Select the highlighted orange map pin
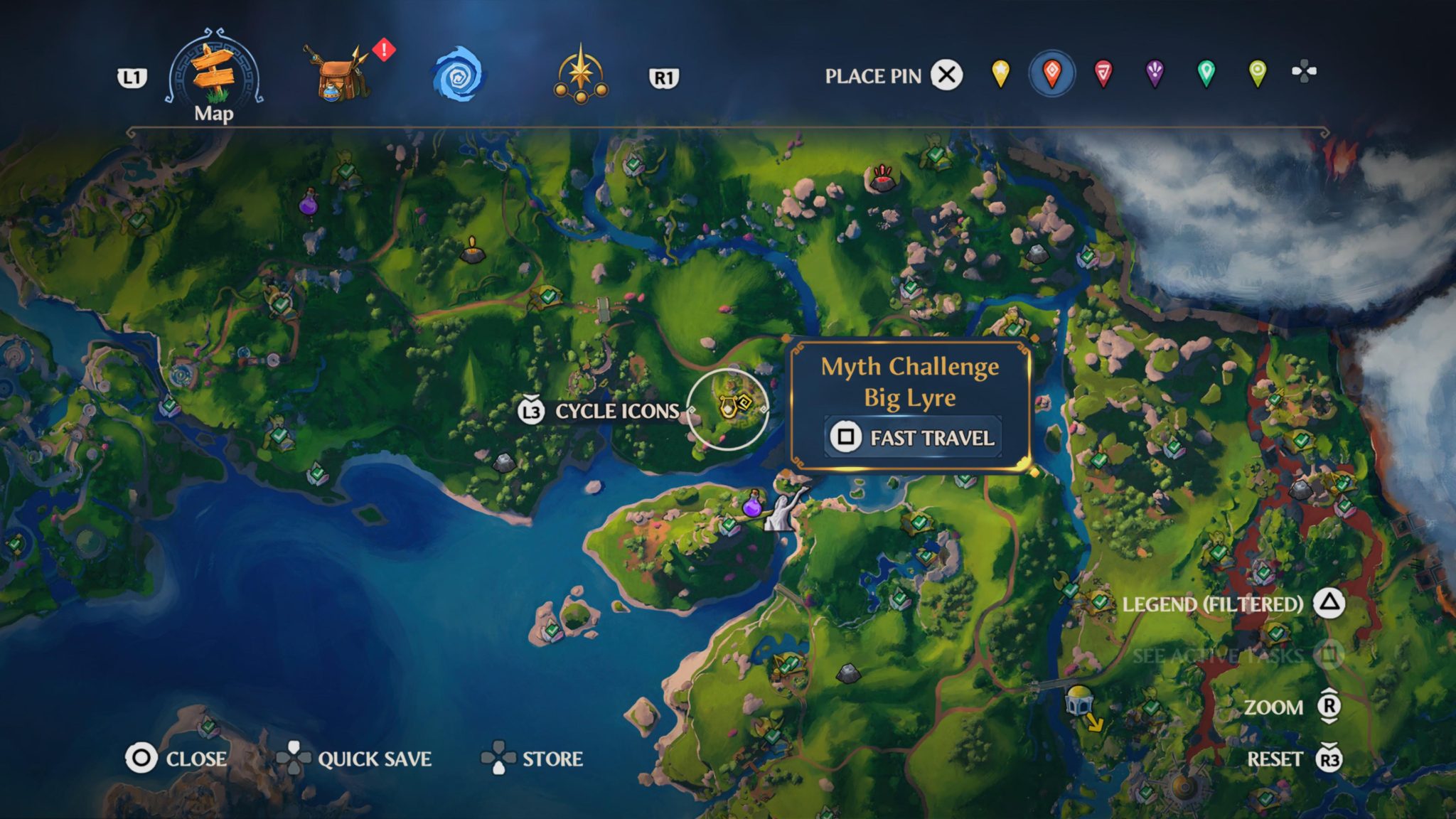 coord(1051,73)
